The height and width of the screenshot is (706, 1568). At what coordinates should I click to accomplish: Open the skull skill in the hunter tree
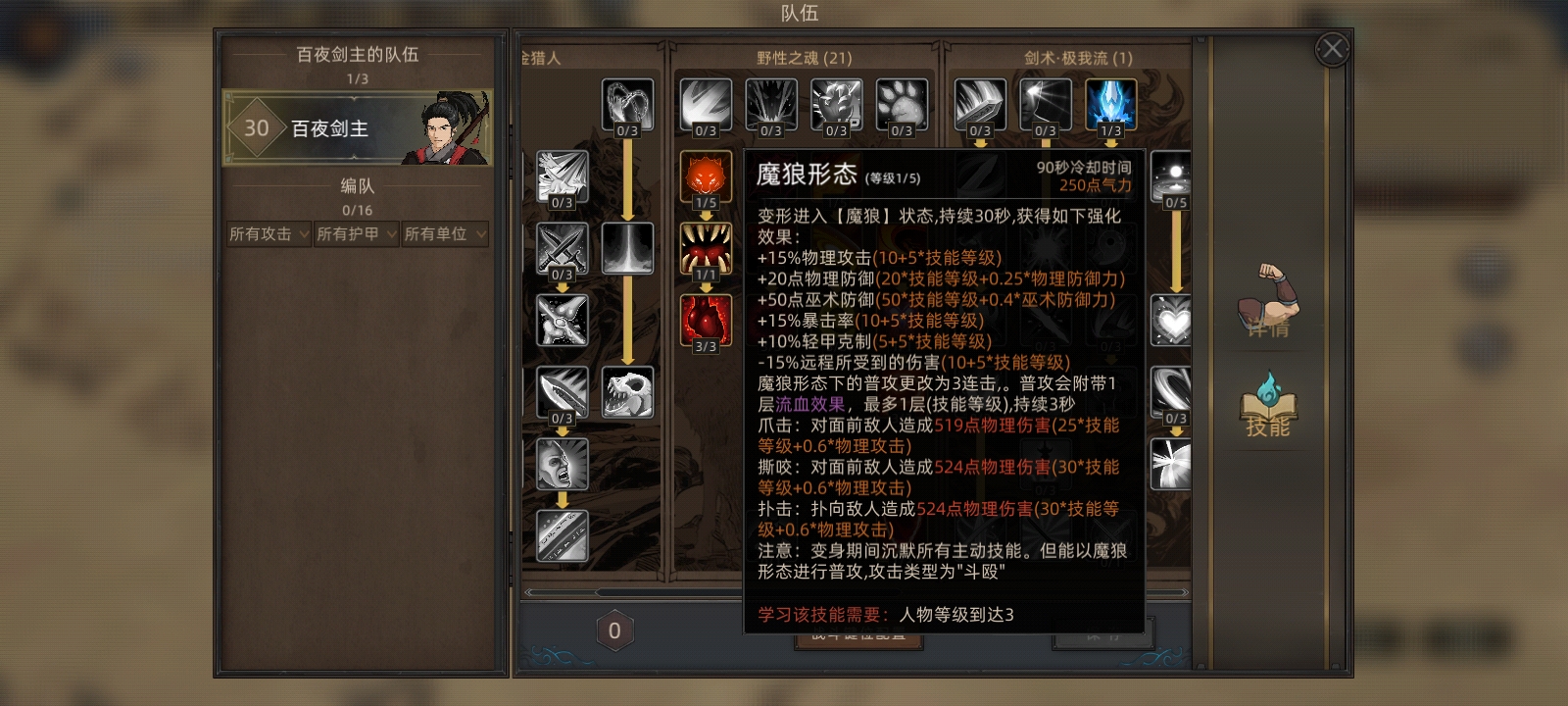pyautogui.click(x=628, y=392)
